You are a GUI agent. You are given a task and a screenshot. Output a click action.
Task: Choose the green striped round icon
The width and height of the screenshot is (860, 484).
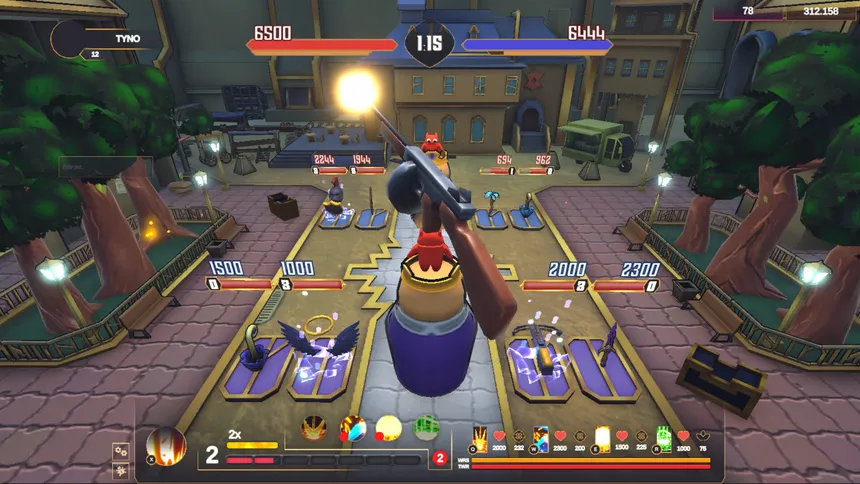pos(426,429)
